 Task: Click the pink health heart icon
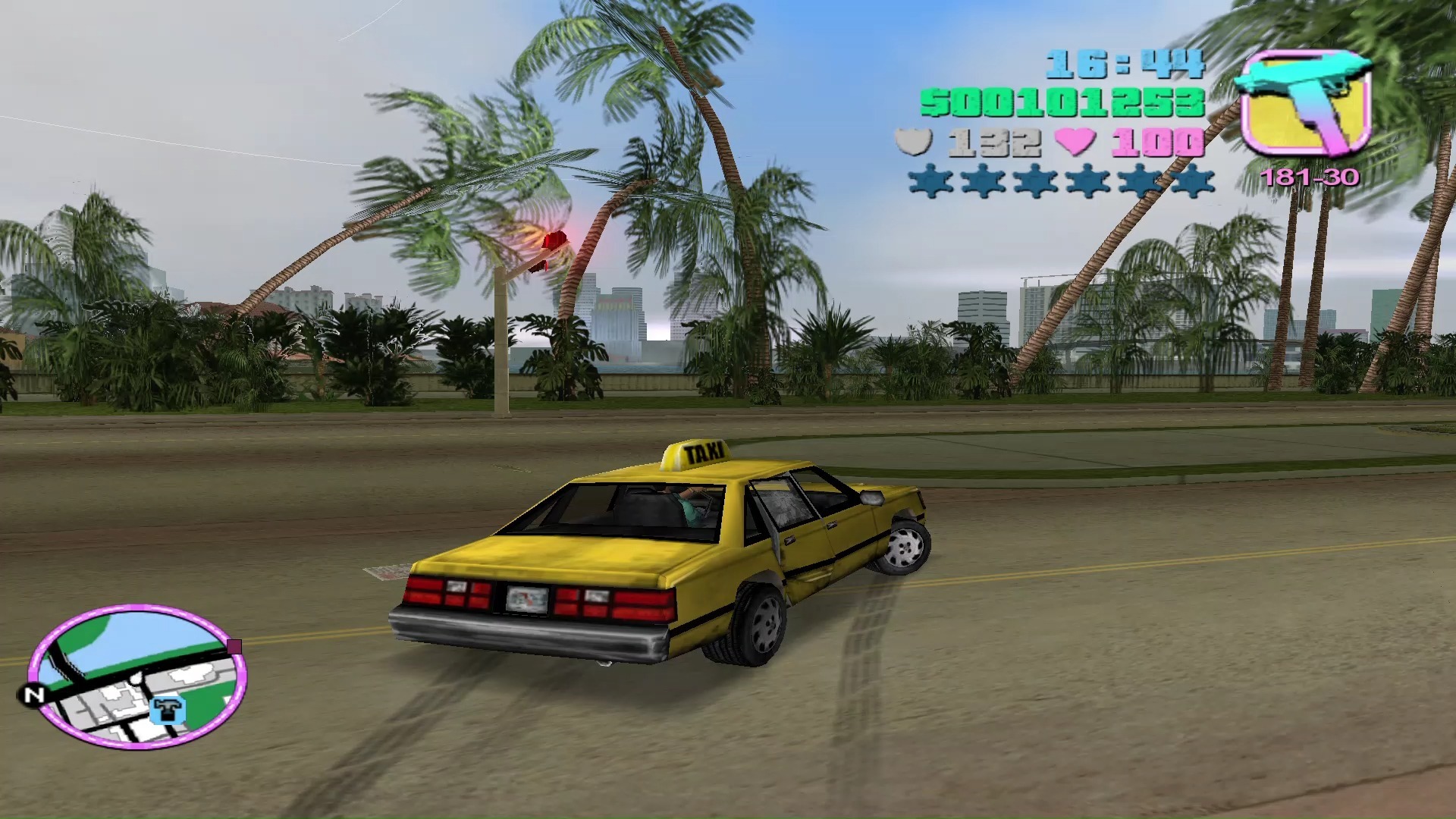tap(1077, 143)
